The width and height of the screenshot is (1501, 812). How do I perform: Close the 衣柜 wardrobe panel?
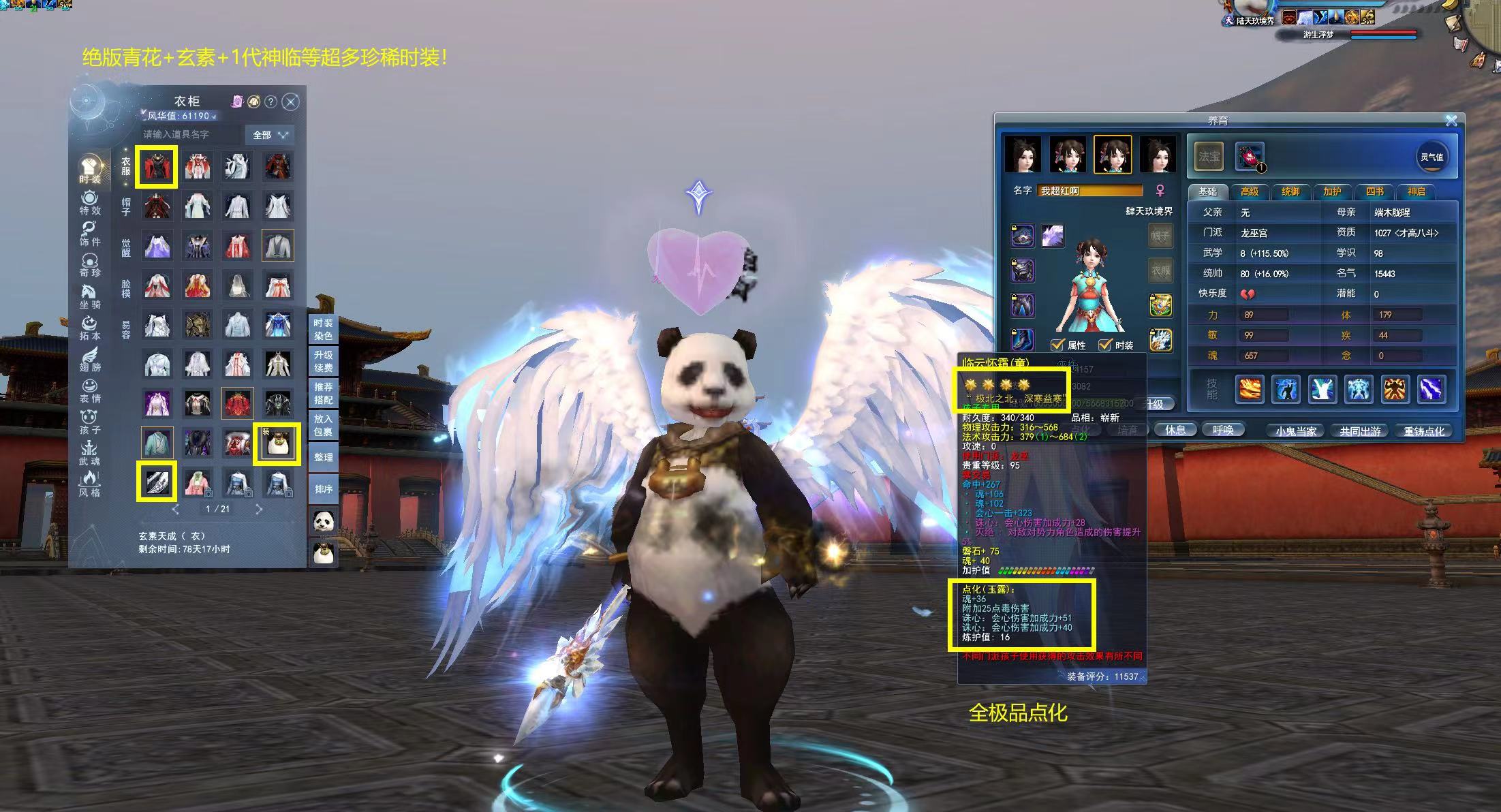point(291,102)
